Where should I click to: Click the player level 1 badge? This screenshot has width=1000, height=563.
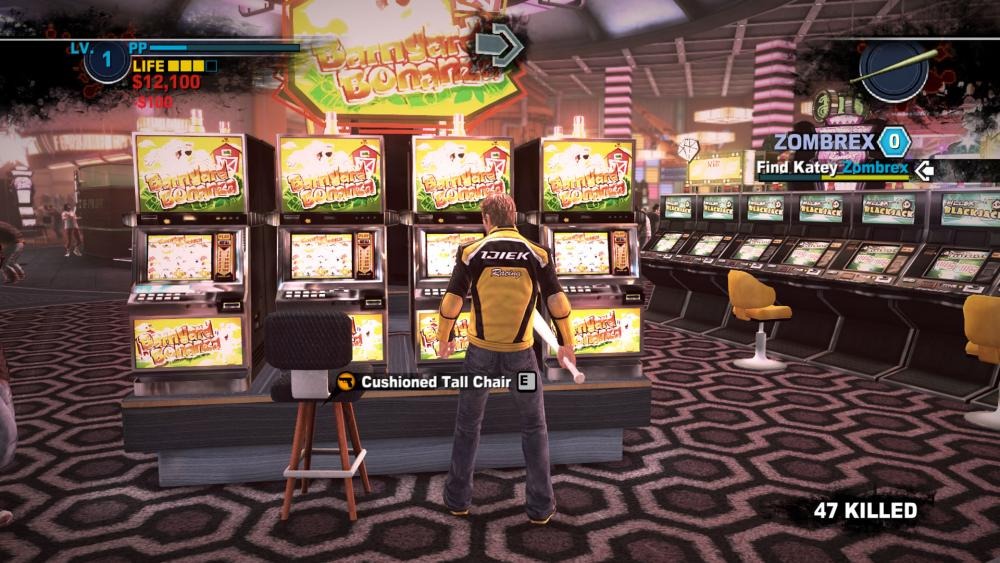[x=107, y=61]
